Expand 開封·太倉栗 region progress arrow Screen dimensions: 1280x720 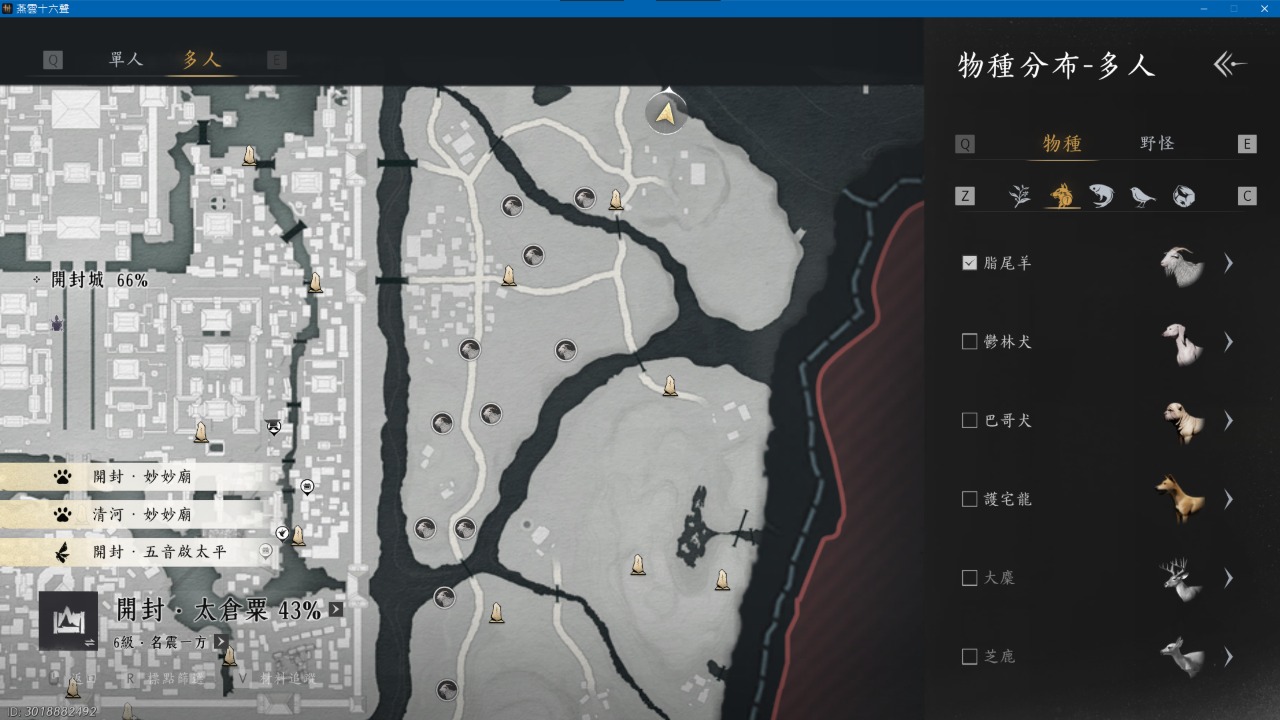pyautogui.click(x=336, y=609)
